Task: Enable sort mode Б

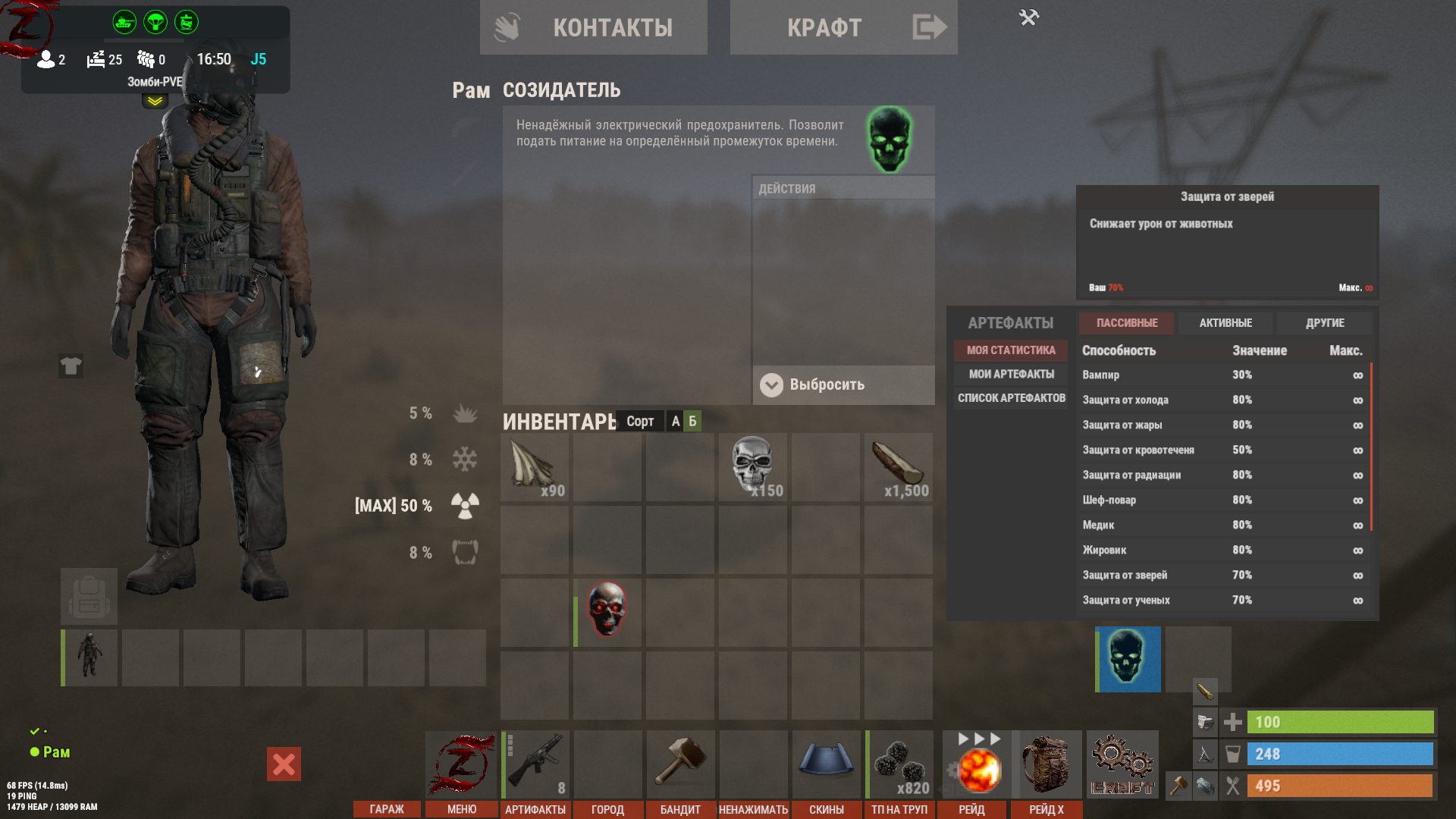Action: point(691,422)
